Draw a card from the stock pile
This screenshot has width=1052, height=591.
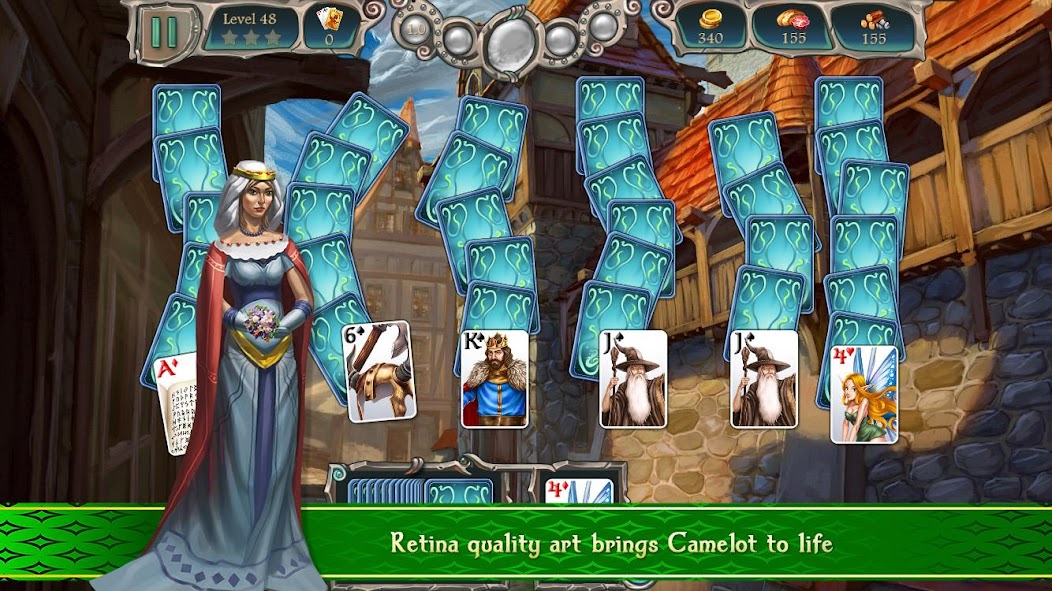420,491
